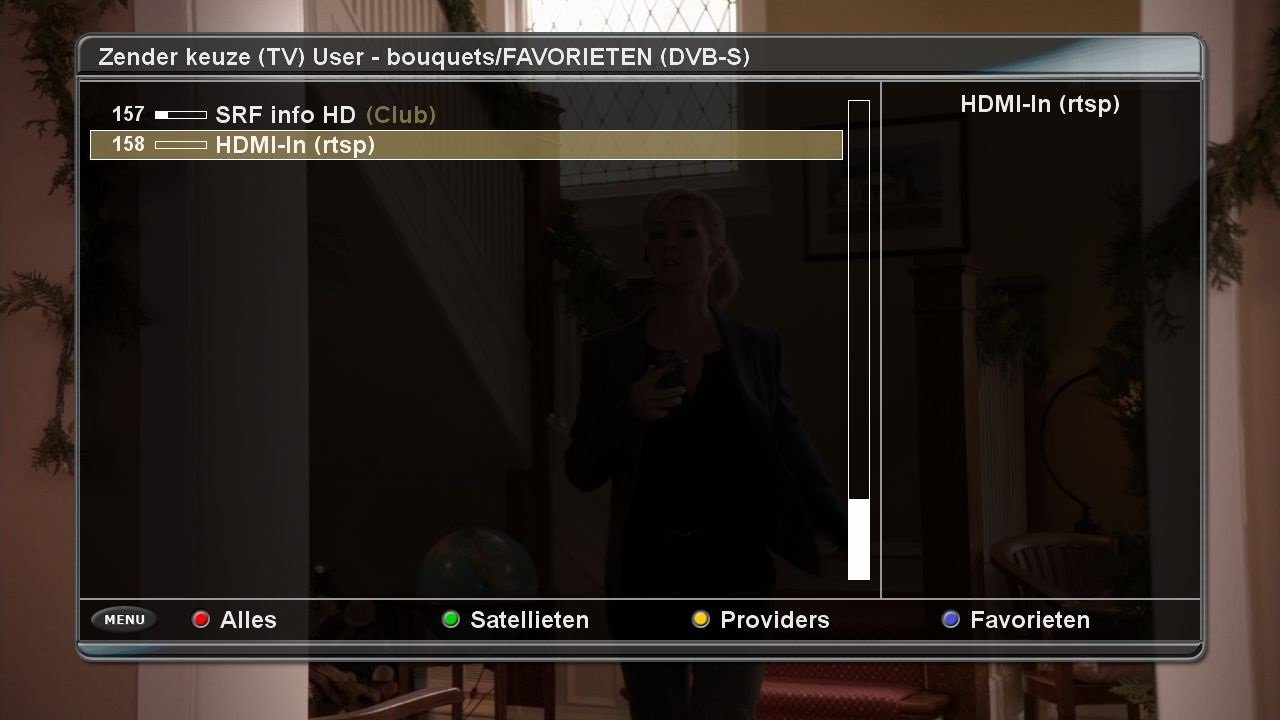The image size is (1280, 720).
Task: Open the Providers channel list
Action: click(x=775, y=619)
